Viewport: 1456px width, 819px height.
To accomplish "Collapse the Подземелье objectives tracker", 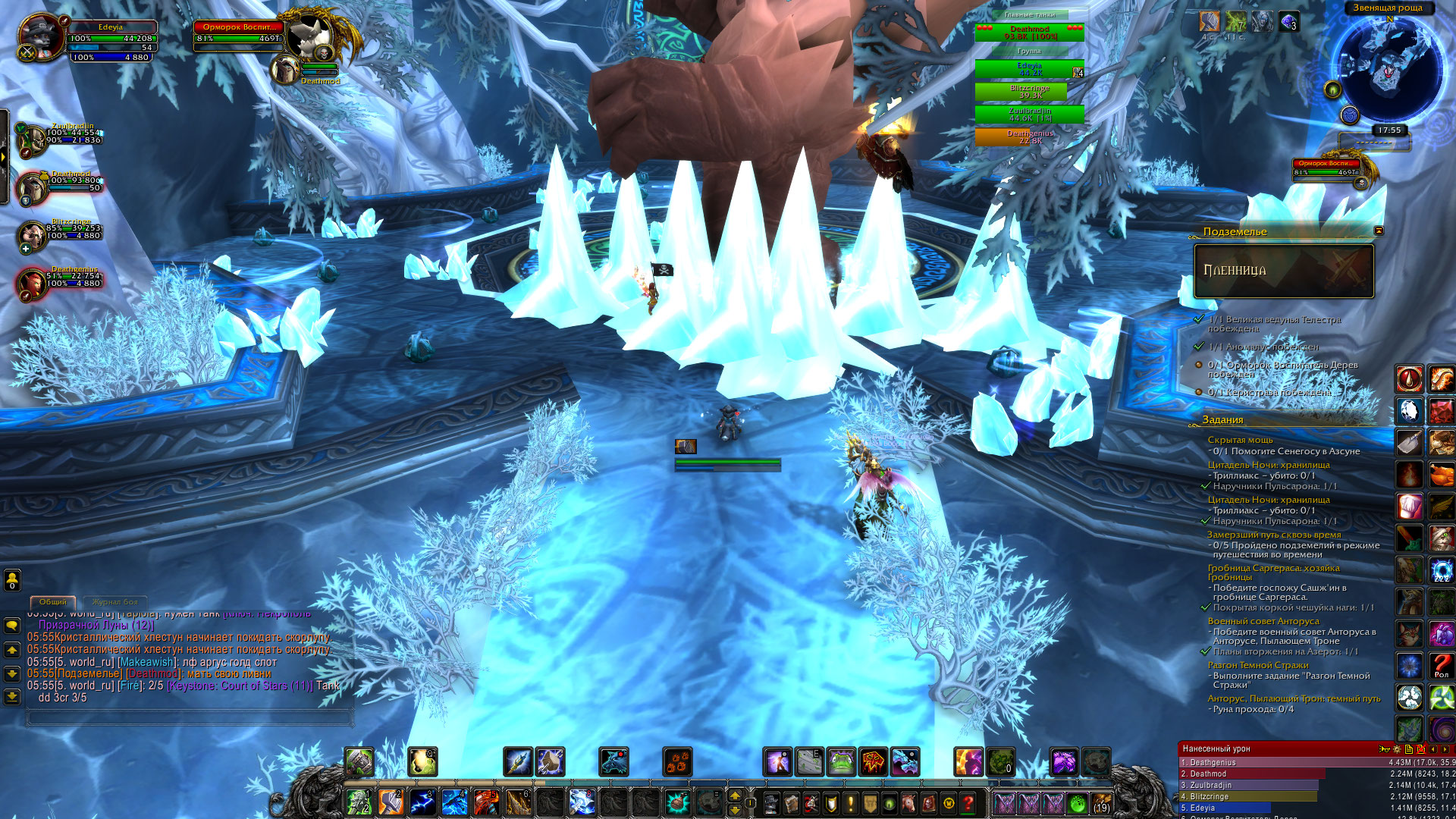I will point(1379,231).
